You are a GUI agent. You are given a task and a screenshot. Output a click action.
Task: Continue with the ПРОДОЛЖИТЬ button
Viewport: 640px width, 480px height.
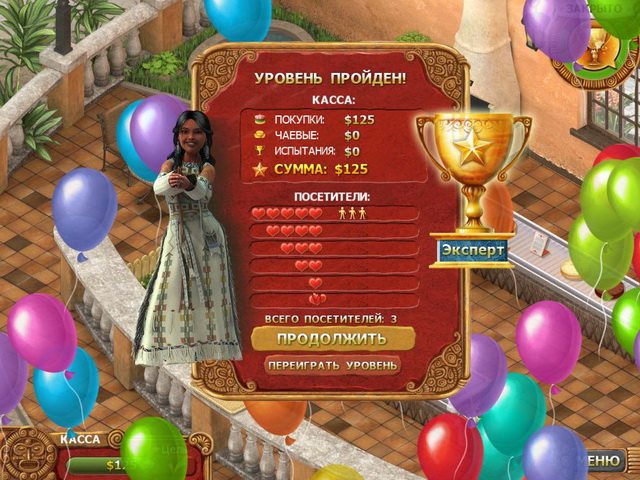332,338
